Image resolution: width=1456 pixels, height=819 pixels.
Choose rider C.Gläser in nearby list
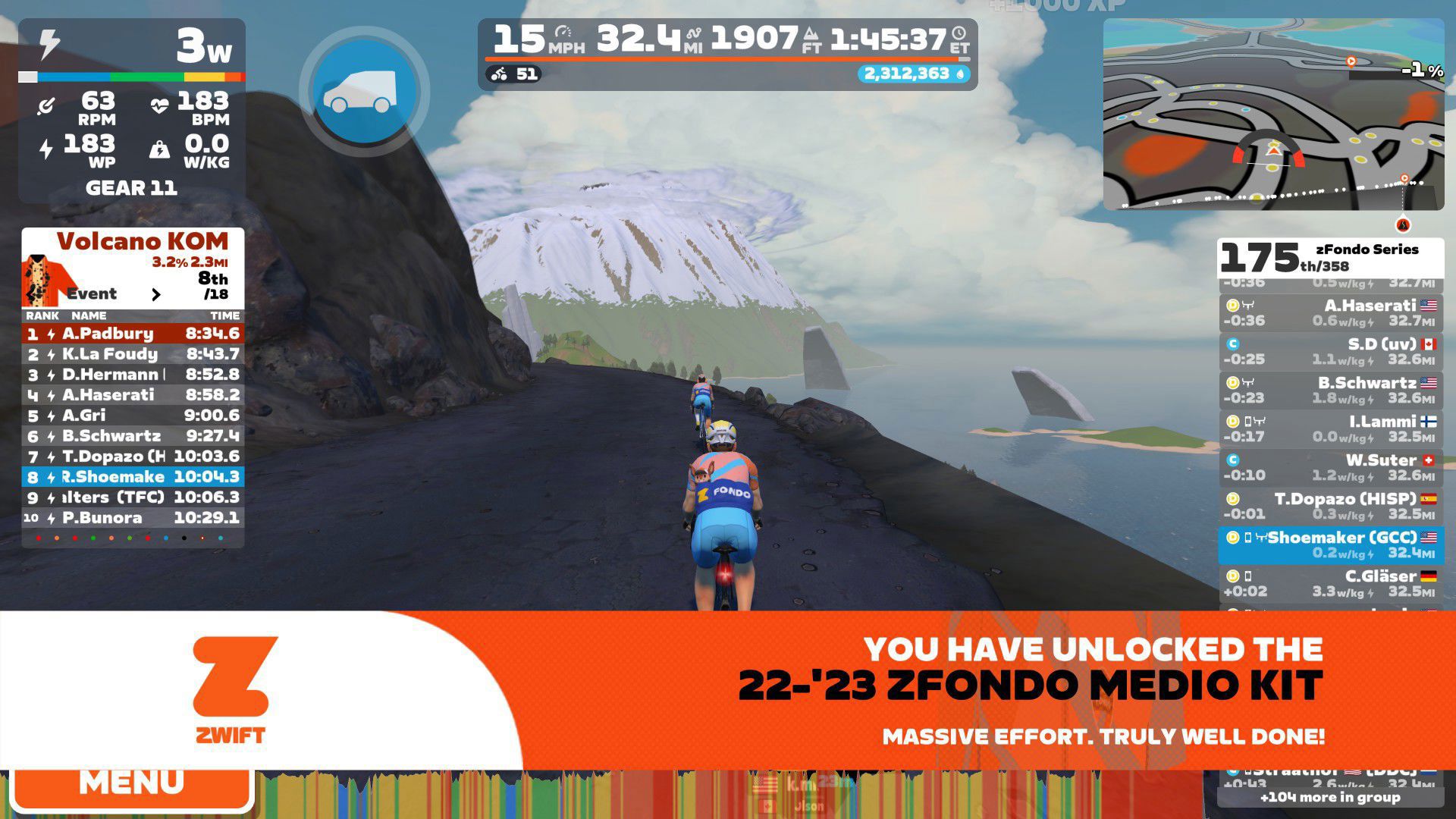click(1330, 583)
